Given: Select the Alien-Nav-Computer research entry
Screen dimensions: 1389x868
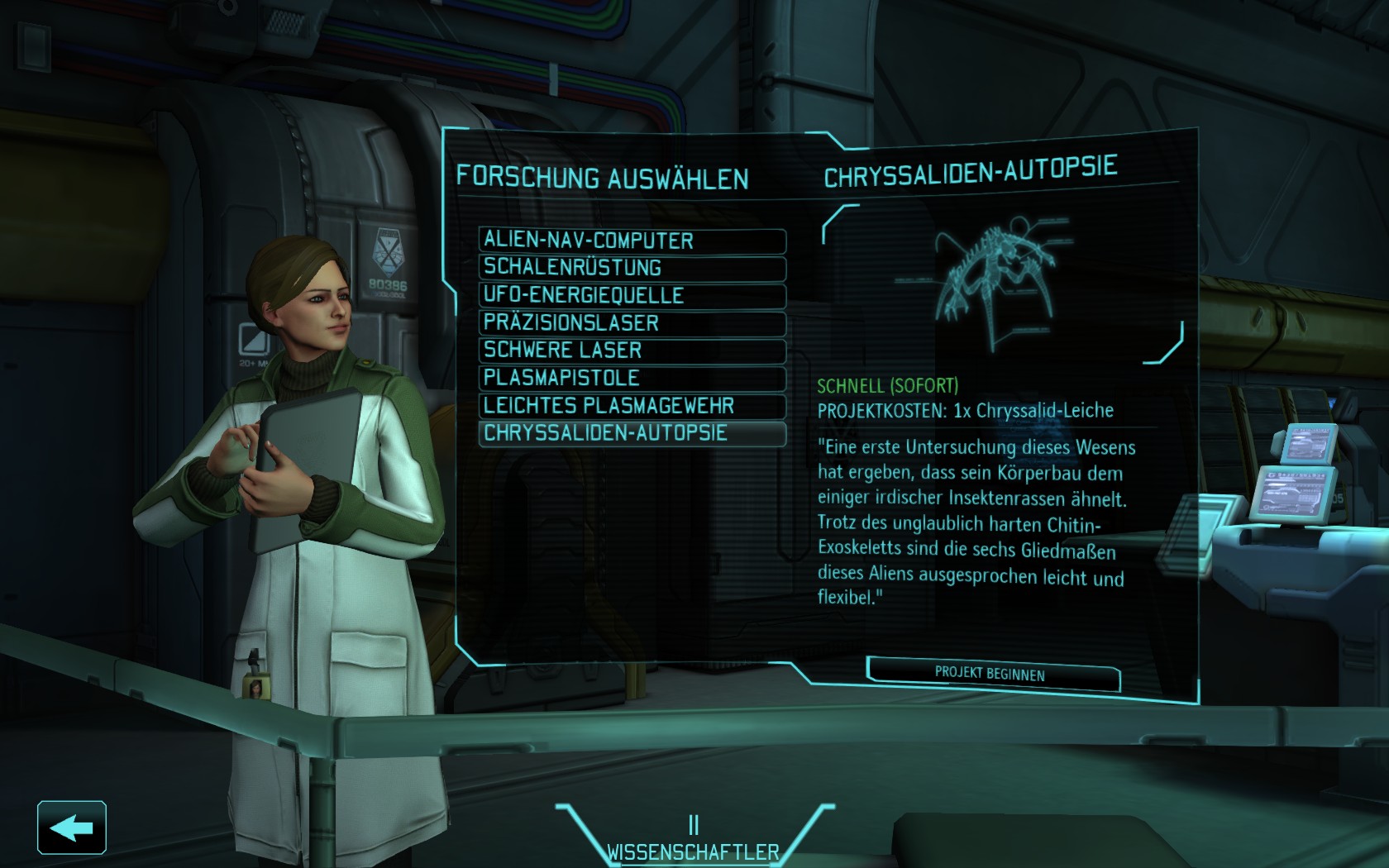Looking at the screenshot, I should click(x=632, y=241).
